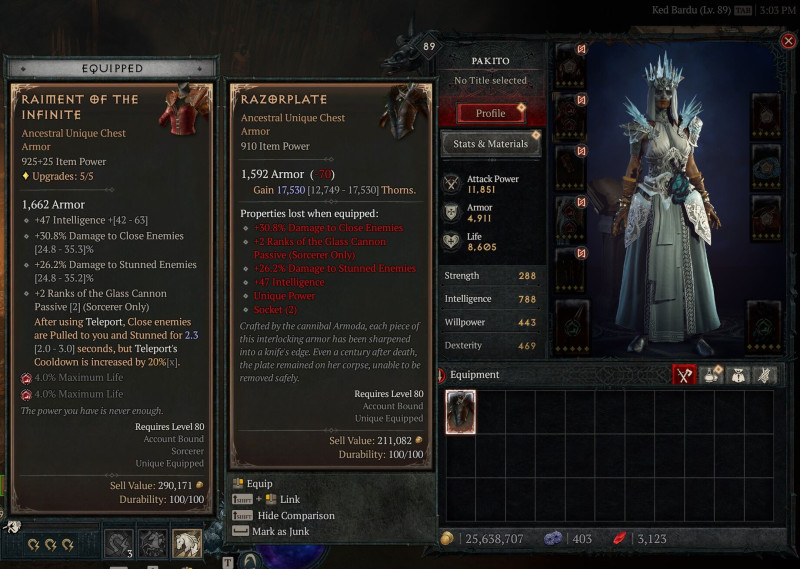Switch to the Equipment inventory tab
The width and height of the screenshot is (800, 569).
point(685,375)
